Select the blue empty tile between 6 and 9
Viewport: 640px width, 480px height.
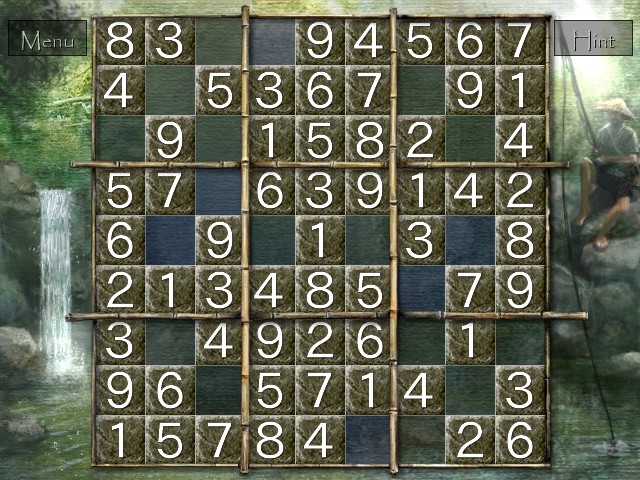click(x=170, y=240)
